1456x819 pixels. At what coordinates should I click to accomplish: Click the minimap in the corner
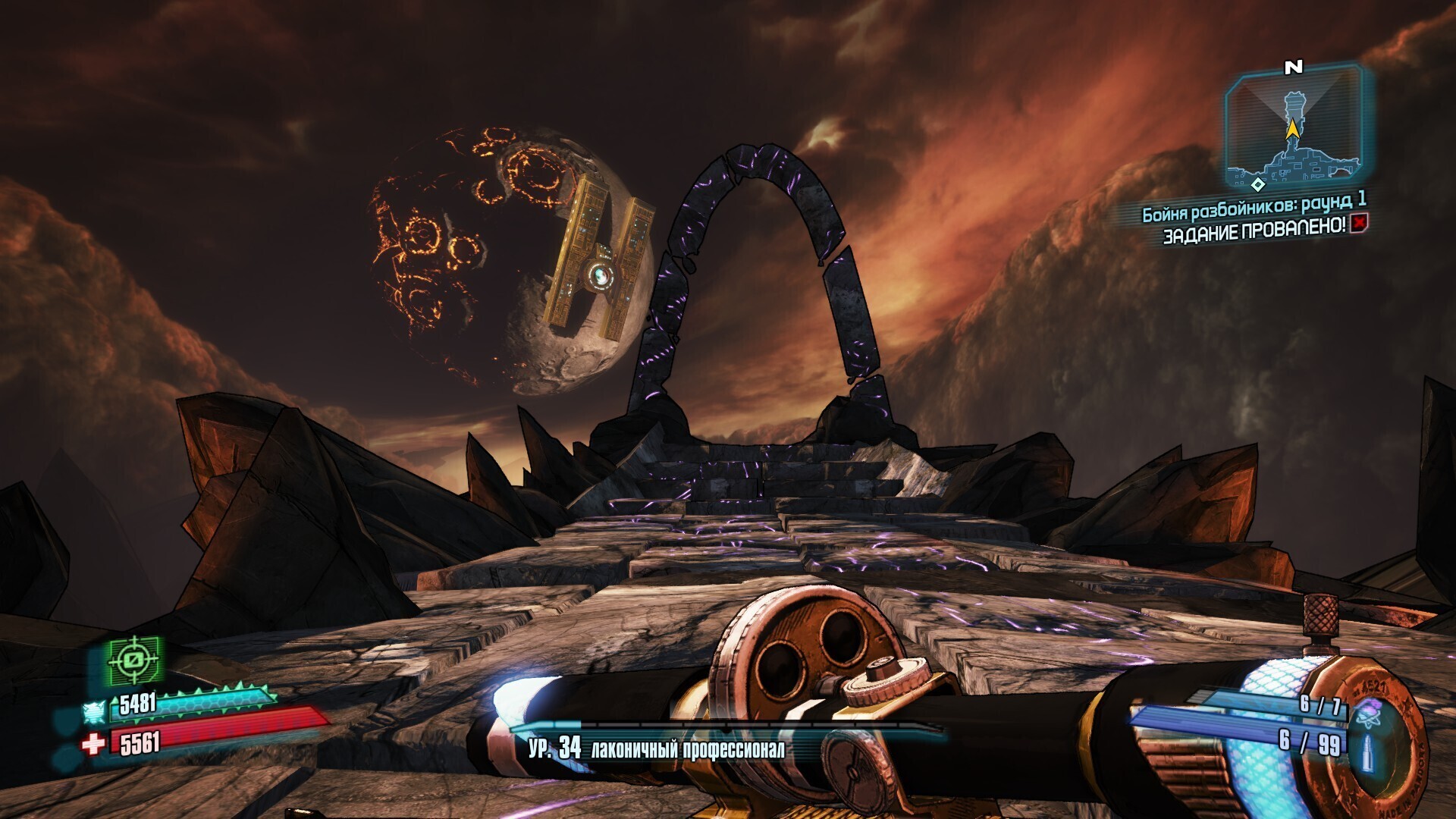(1293, 129)
